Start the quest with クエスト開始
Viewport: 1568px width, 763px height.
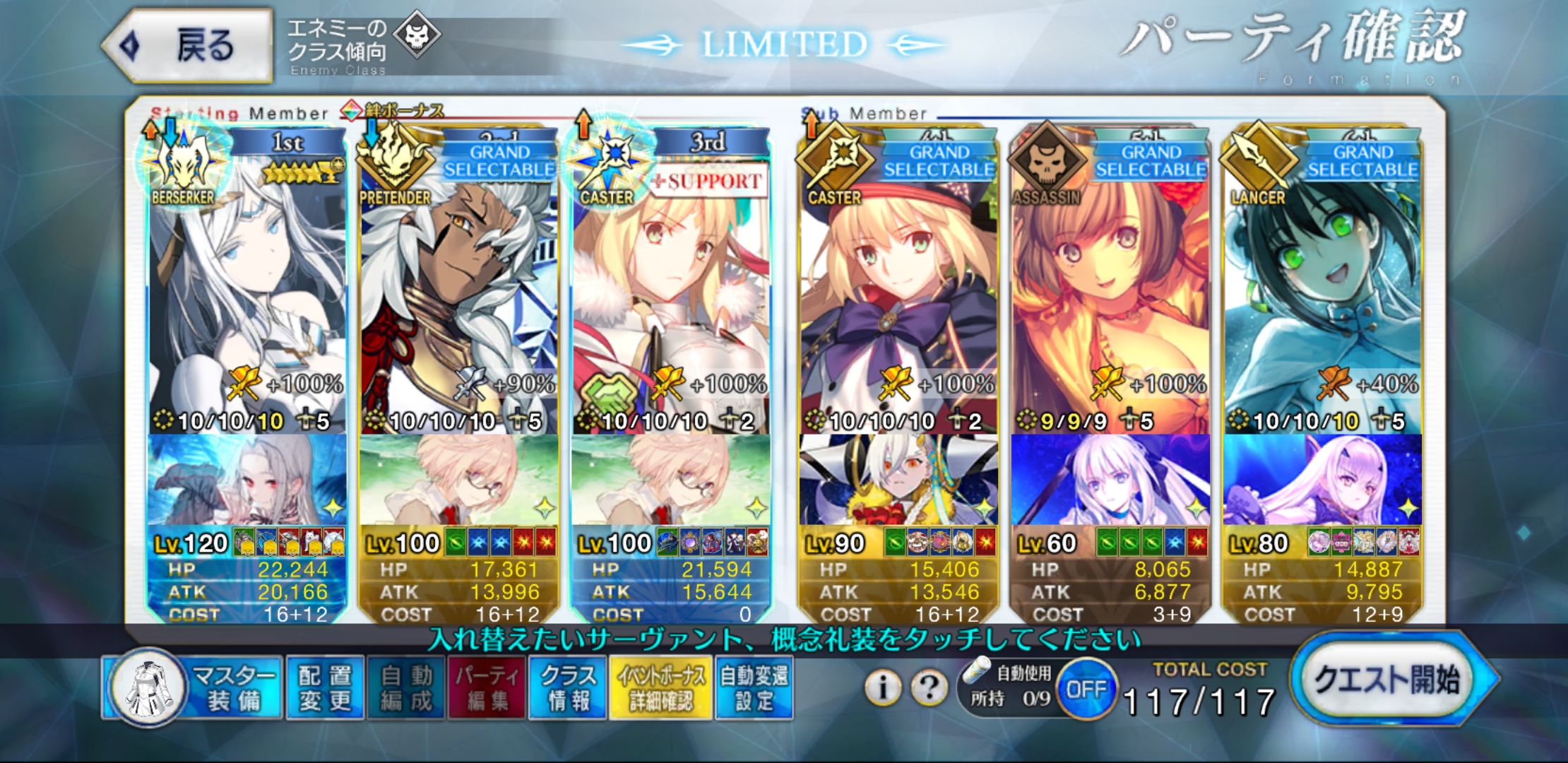click(1388, 680)
